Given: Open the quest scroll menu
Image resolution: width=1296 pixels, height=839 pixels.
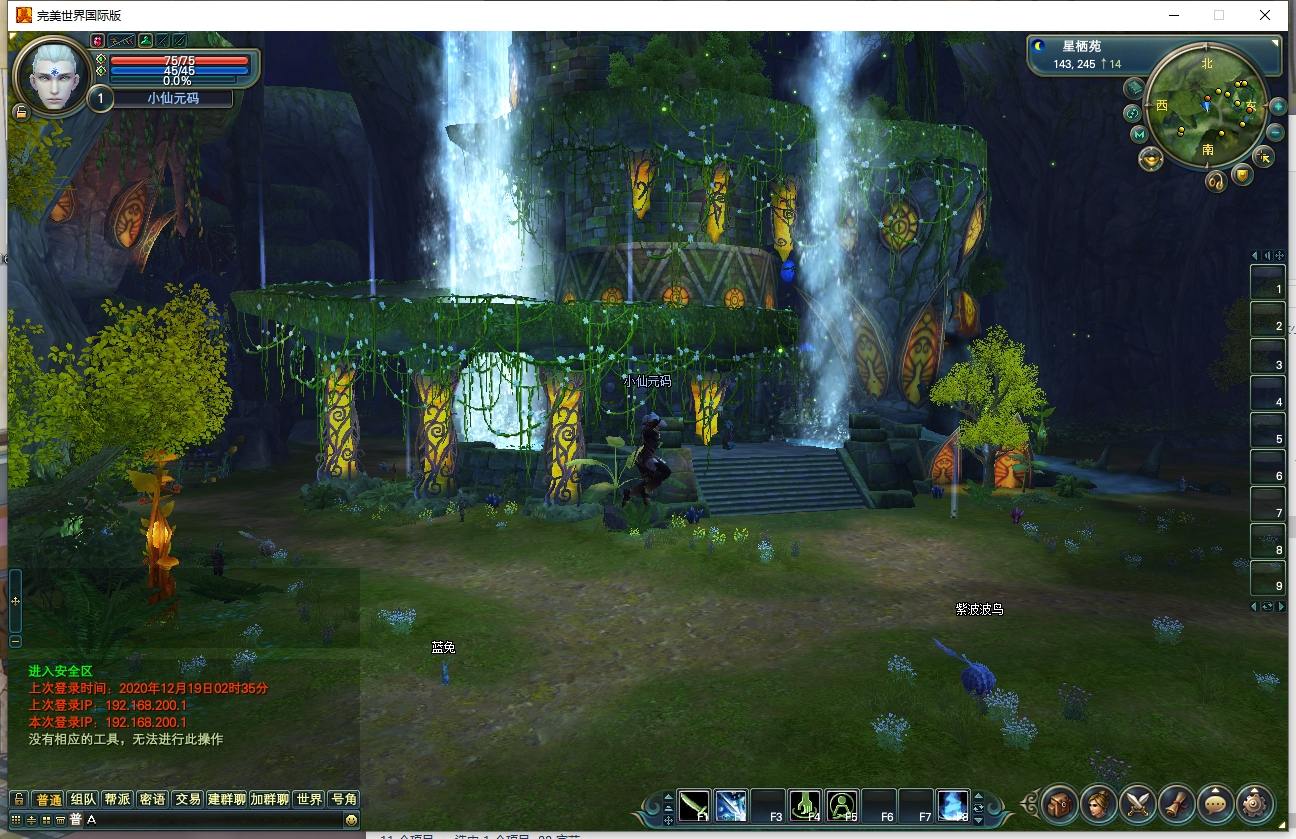Looking at the screenshot, I should click(x=1176, y=802).
